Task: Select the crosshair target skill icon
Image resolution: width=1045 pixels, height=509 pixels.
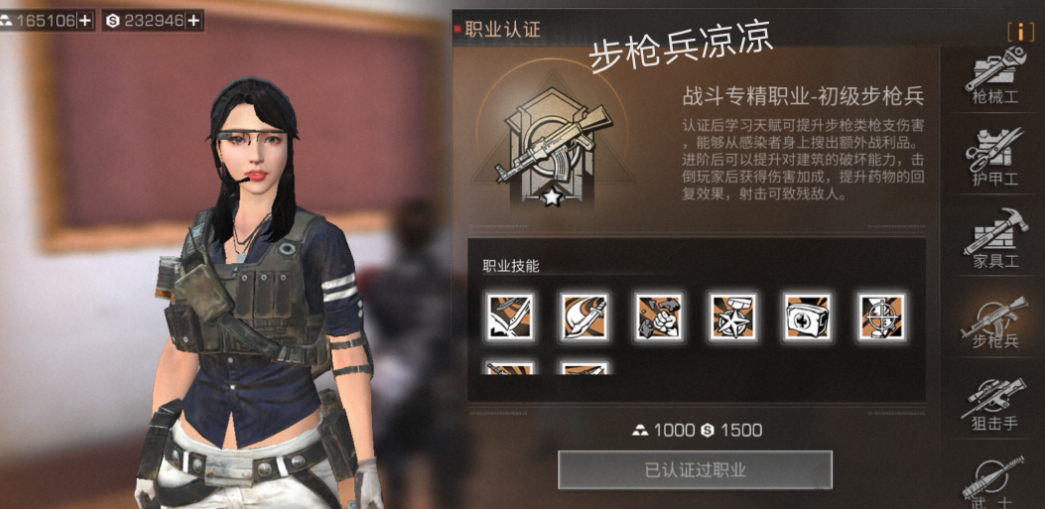Action: (x=881, y=317)
